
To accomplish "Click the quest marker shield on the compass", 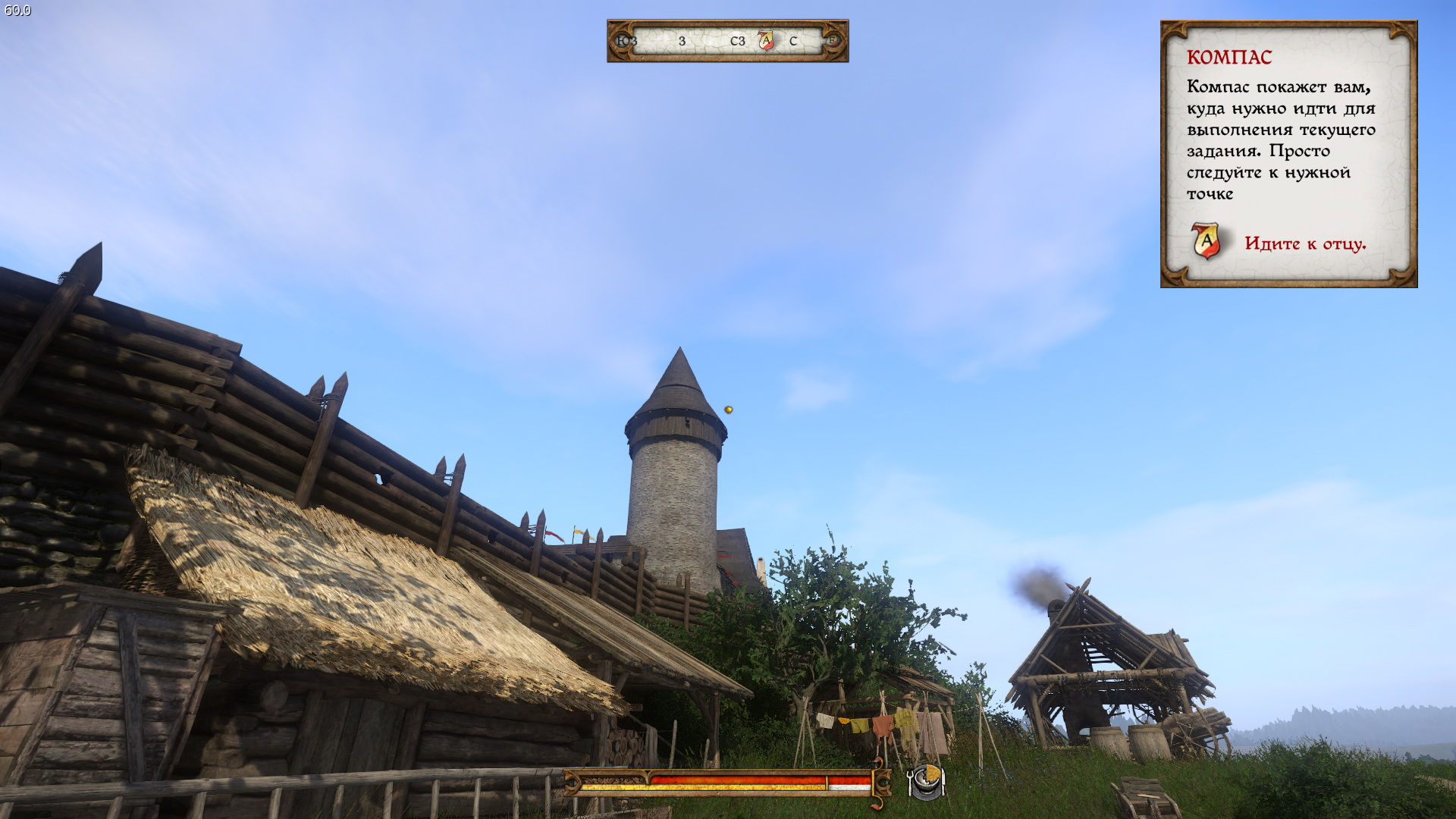I will click(x=767, y=39).
